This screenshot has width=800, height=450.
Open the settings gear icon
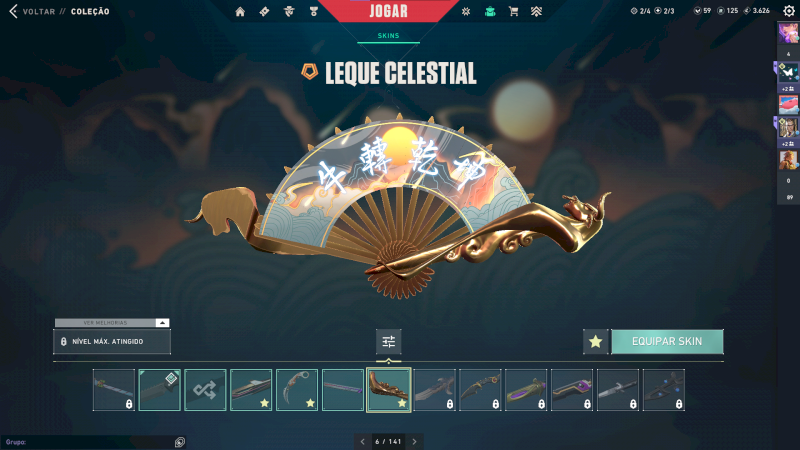pos(789,11)
